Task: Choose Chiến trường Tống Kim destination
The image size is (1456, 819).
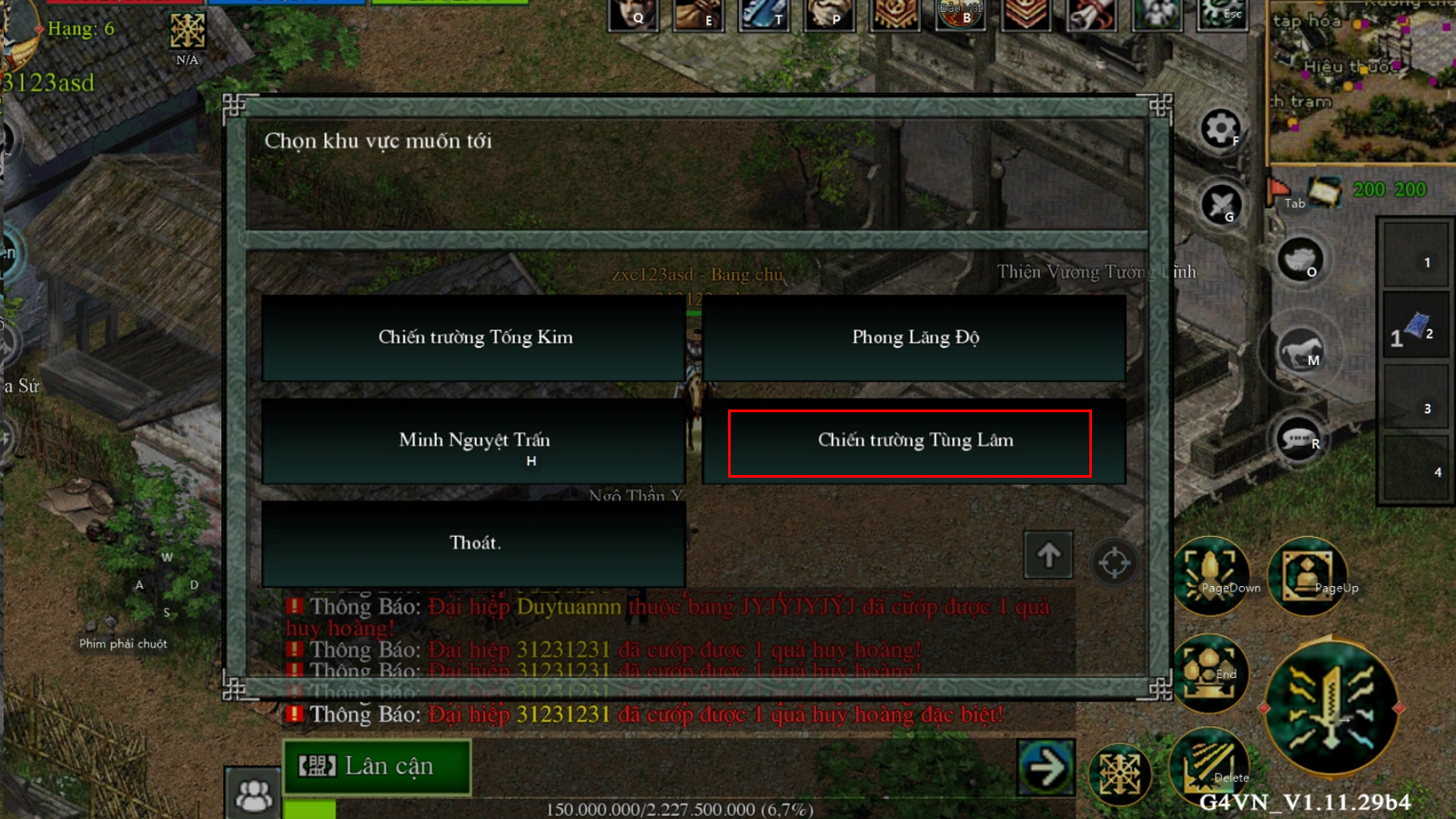Action: click(474, 338)
